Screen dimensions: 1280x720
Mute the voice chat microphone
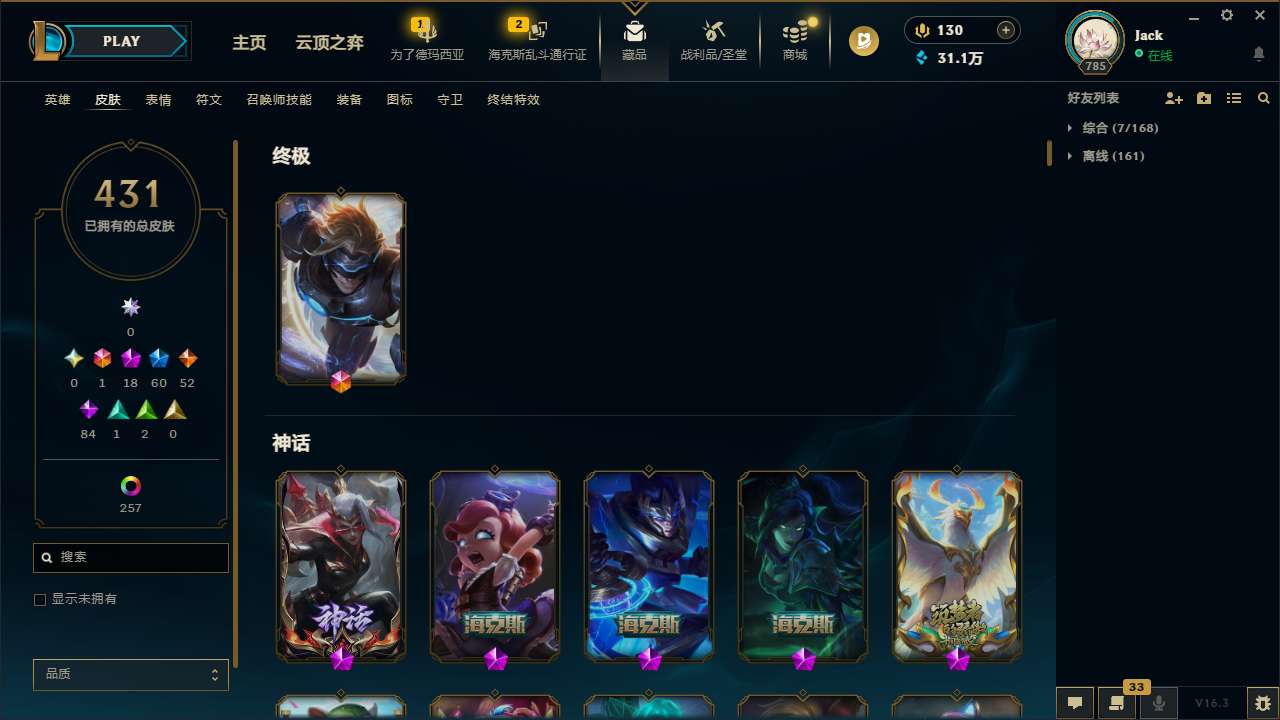coord(1158,703)
